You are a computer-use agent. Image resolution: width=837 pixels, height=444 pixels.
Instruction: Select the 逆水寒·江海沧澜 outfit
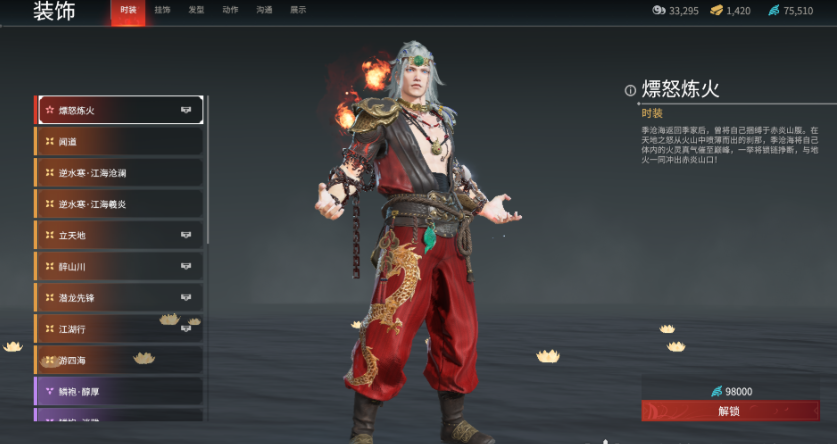tap(120, 173)
